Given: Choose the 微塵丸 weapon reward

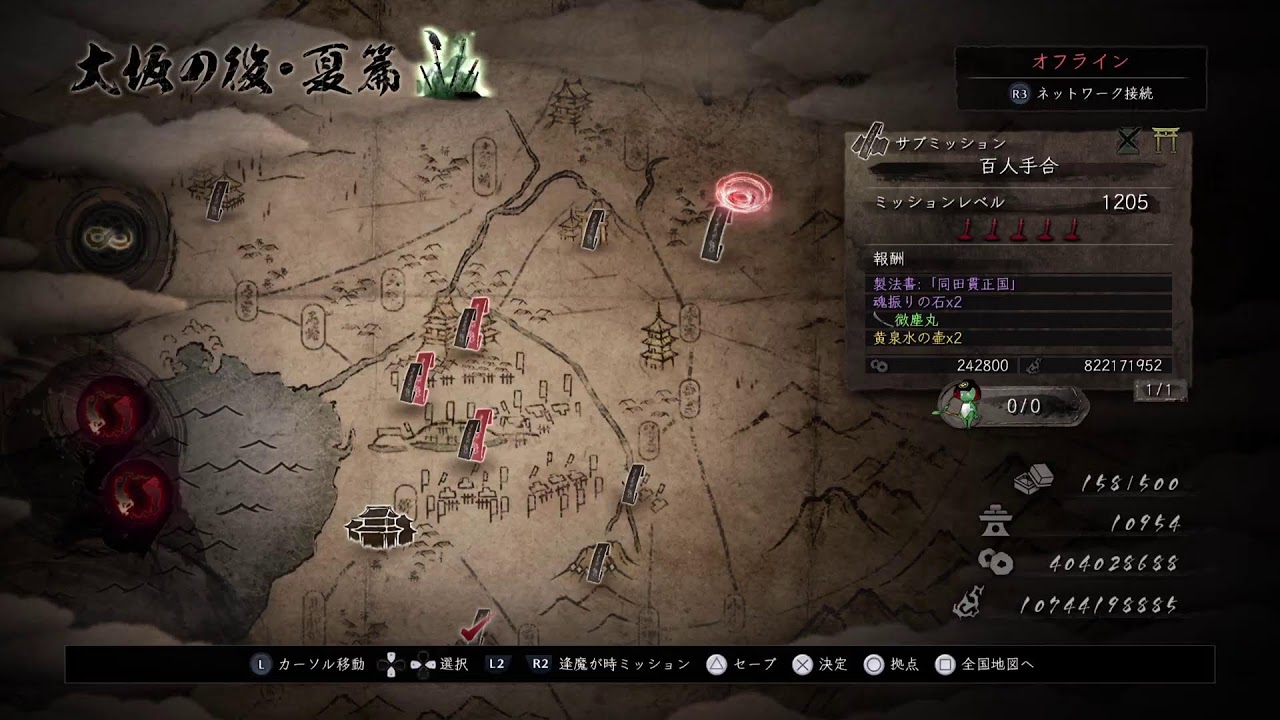Looking at the screenshot, I should click(x=1020, y=320).
